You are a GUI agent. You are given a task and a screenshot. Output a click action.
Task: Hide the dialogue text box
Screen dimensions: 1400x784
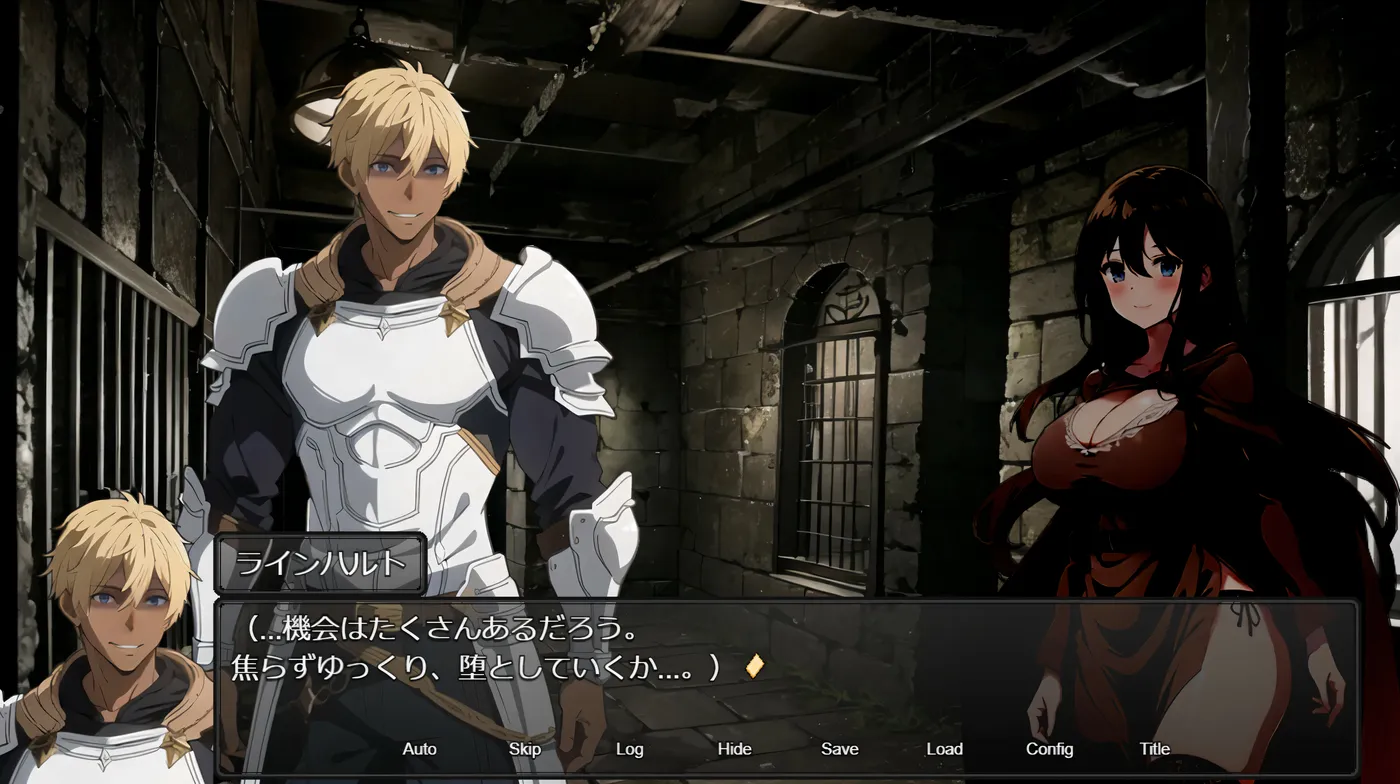pyautogui.click(x=734, y=749)
